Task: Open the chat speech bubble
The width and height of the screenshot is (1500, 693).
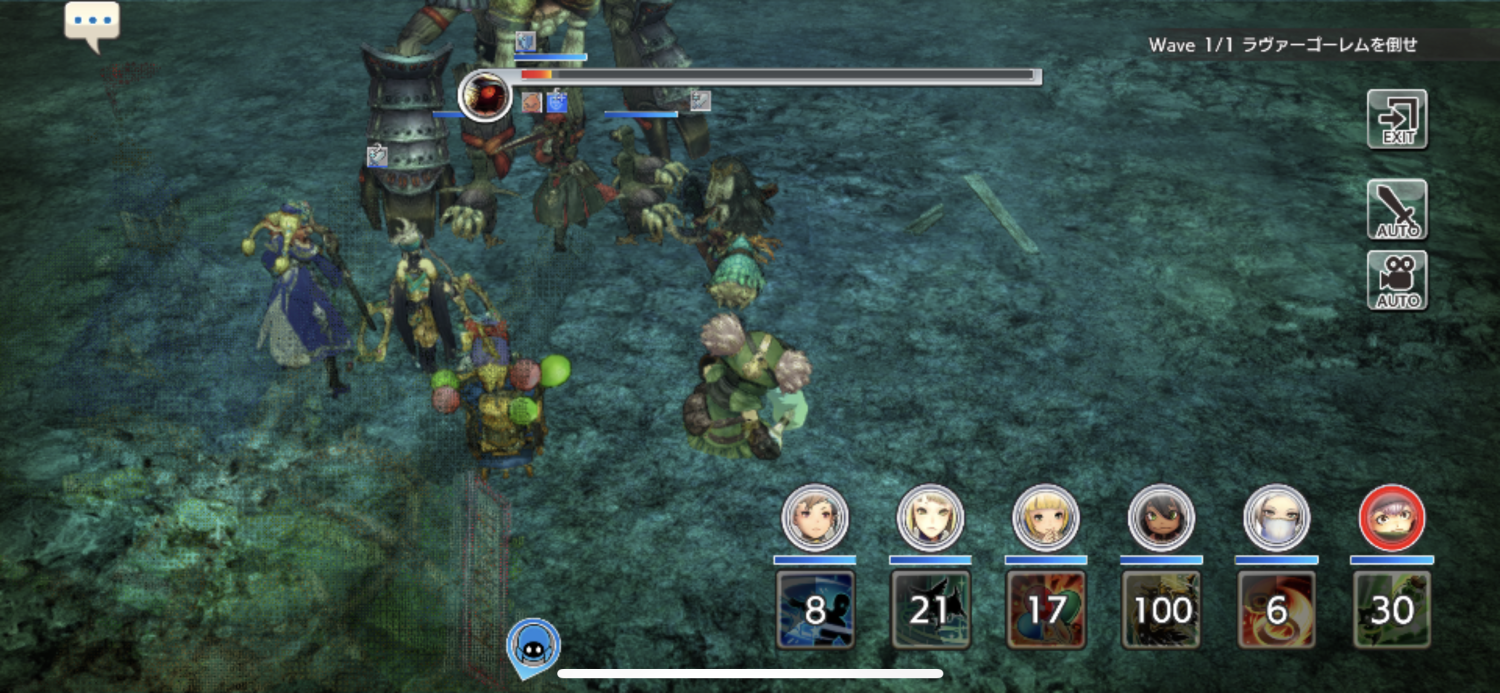Action: coord(92,23)
